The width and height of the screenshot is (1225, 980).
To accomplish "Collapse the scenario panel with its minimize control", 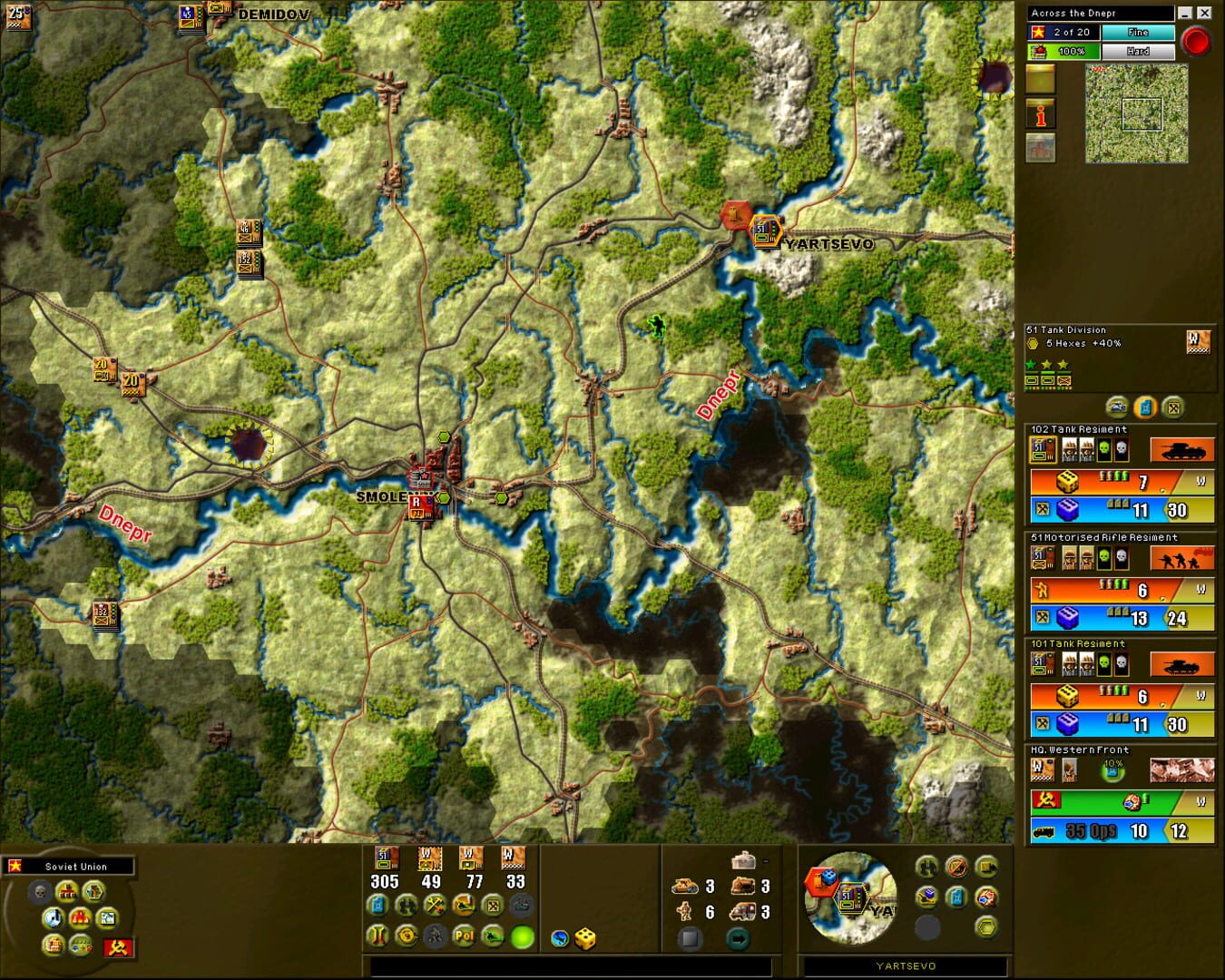I will click(1184, 13).
